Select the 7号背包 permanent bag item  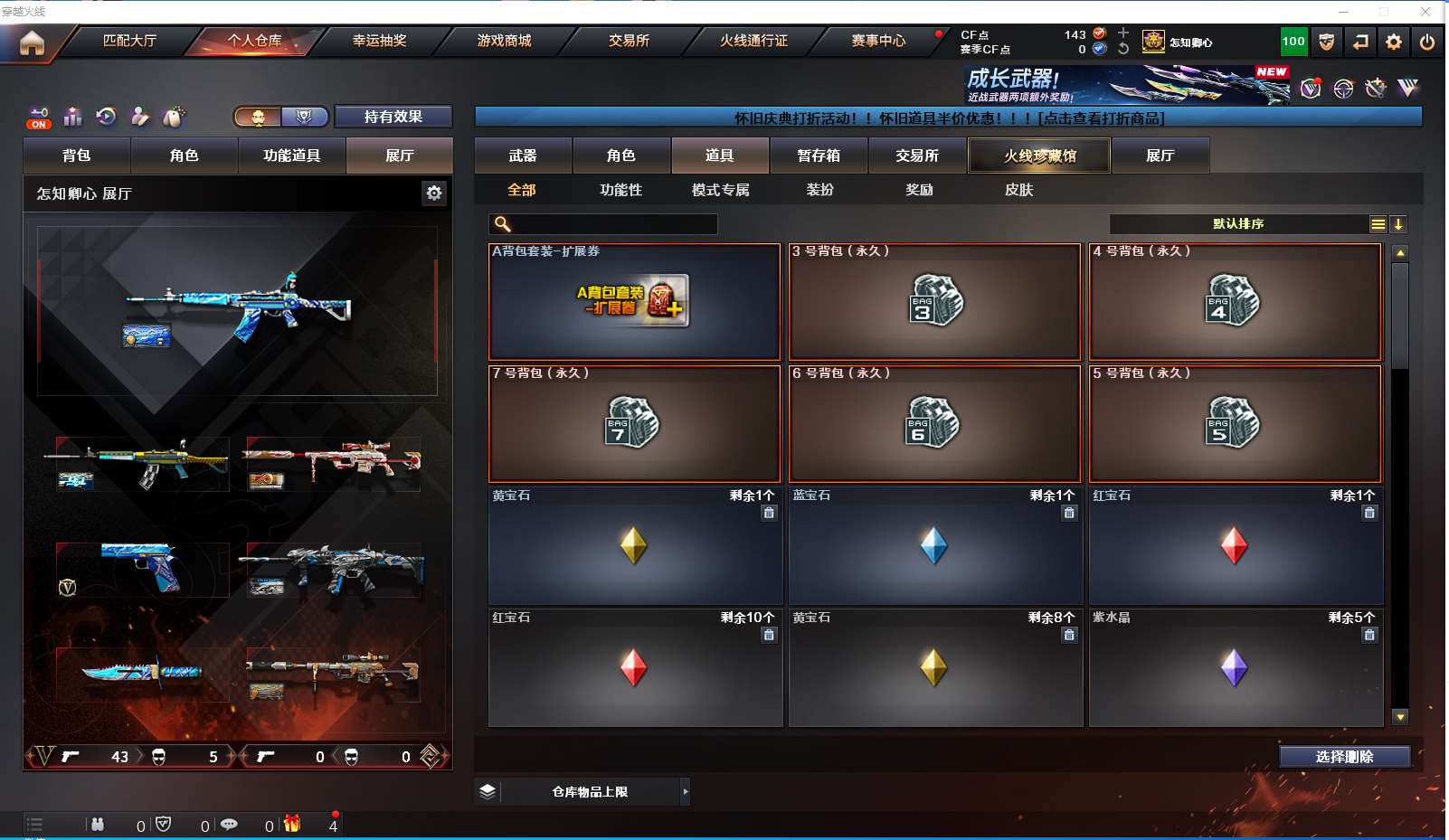[634, 424]
